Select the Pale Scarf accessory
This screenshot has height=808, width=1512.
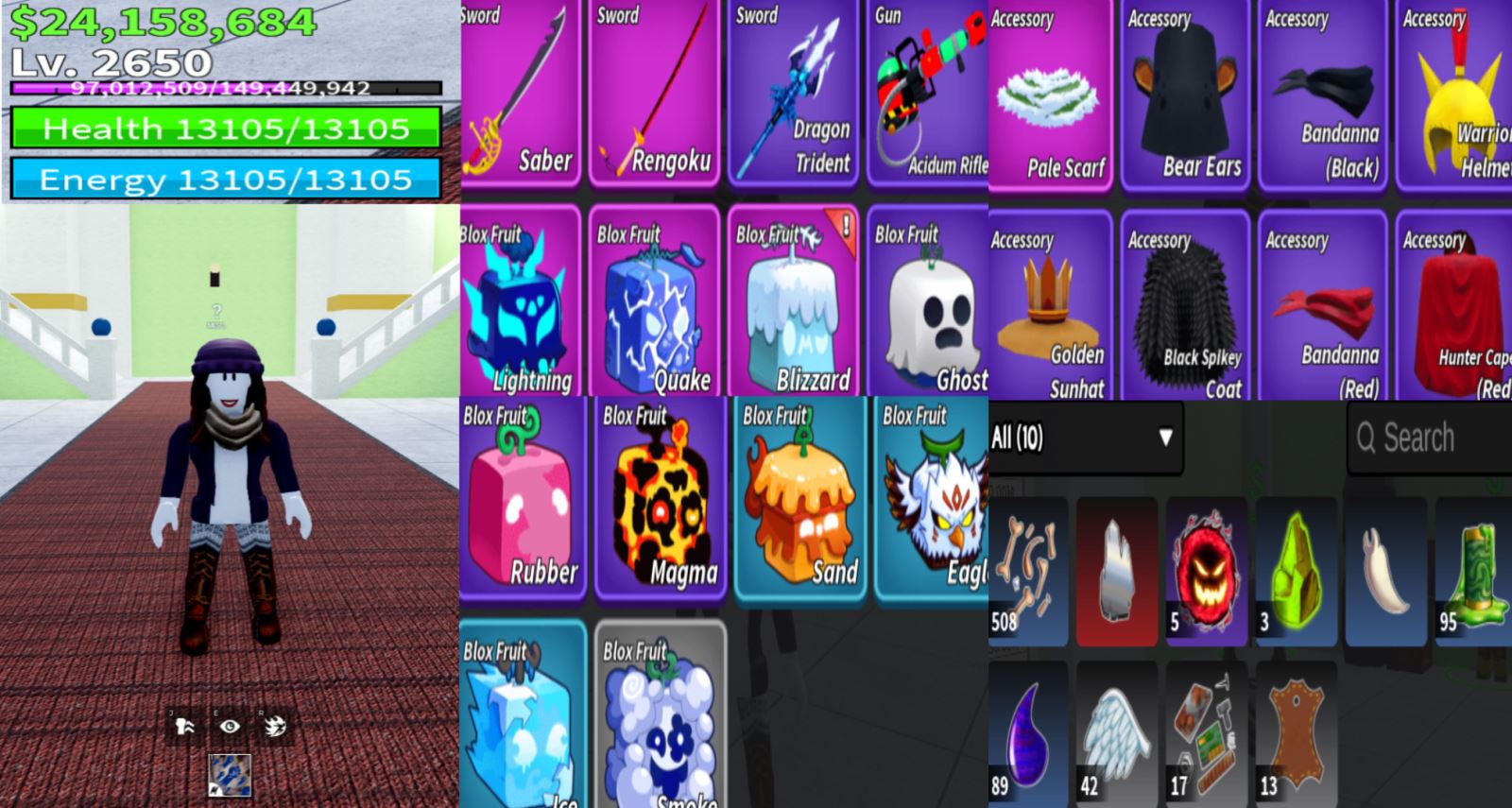[x=1049, y=95]
